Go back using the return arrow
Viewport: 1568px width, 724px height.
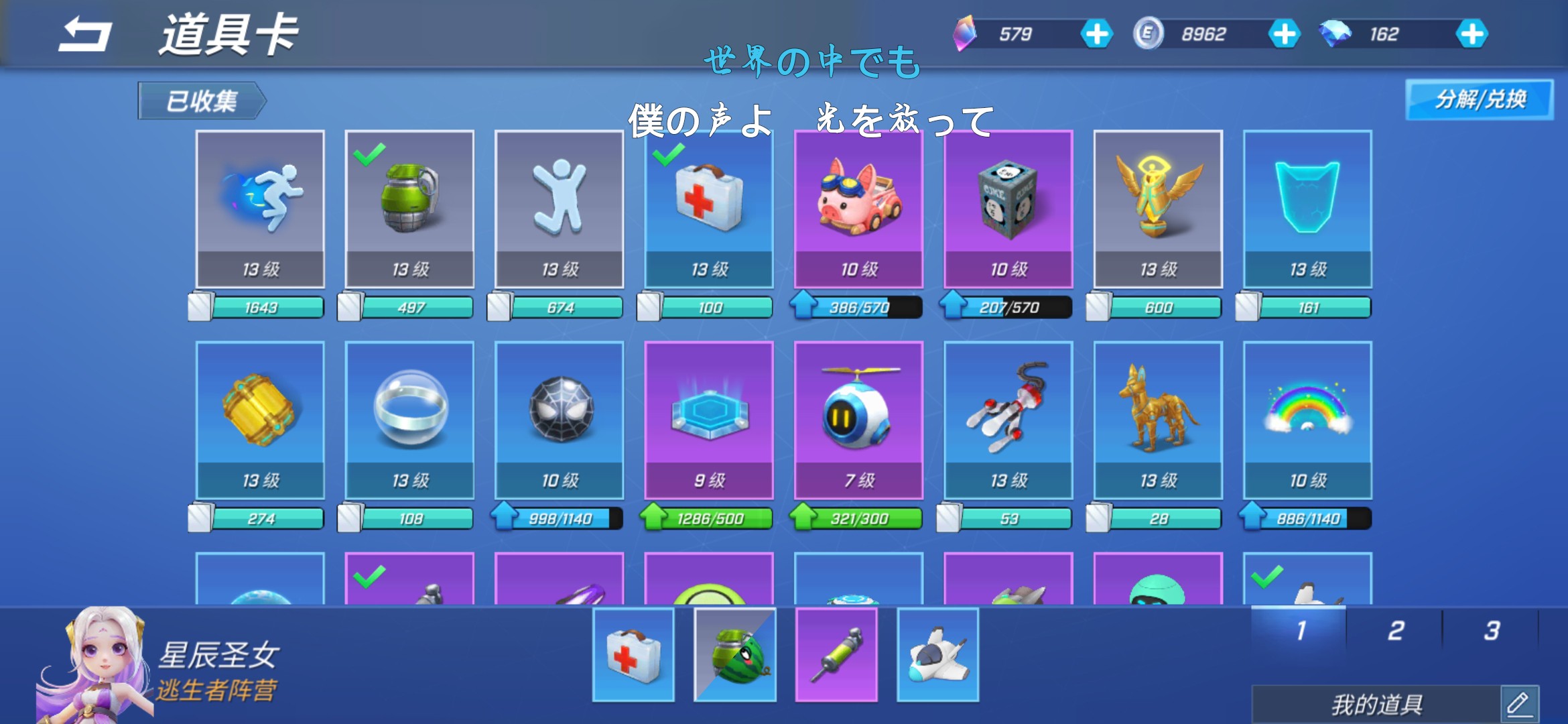(85, 35)
